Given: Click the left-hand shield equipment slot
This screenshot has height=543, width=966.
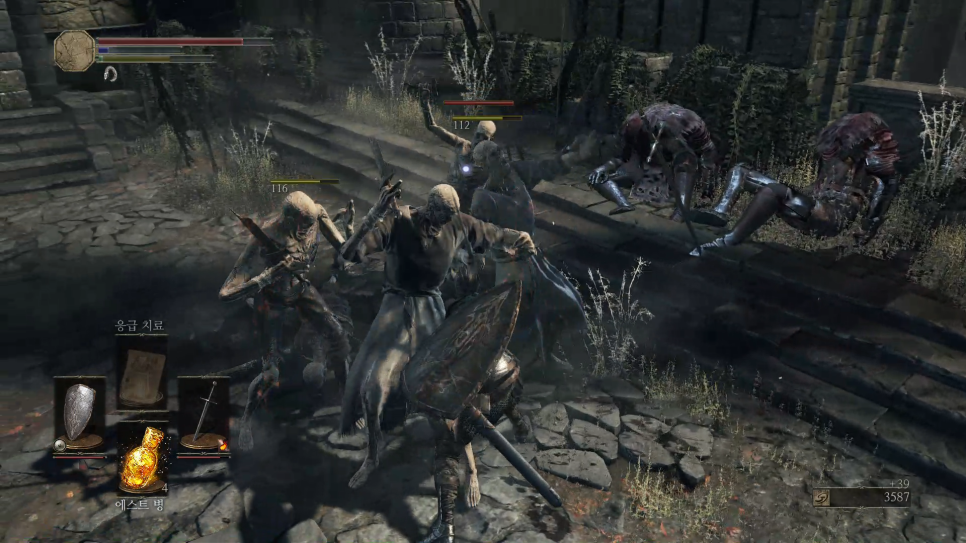Looking at the screenshot, I should (x=79, y=413).
